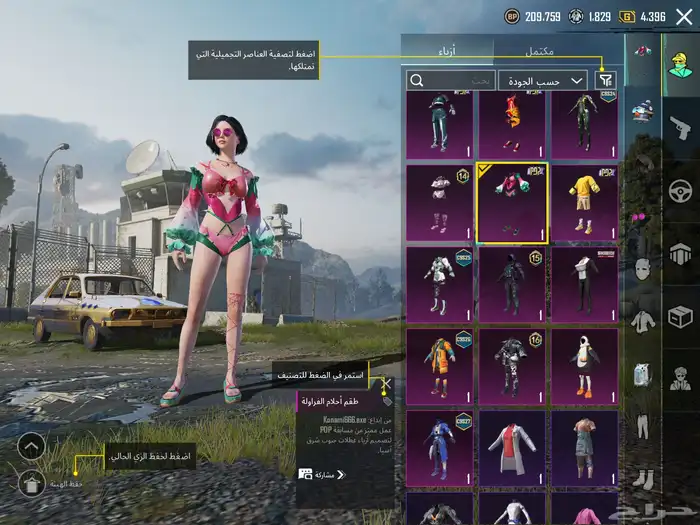Expand the up-arrow circle button

[x=31, y=446]
